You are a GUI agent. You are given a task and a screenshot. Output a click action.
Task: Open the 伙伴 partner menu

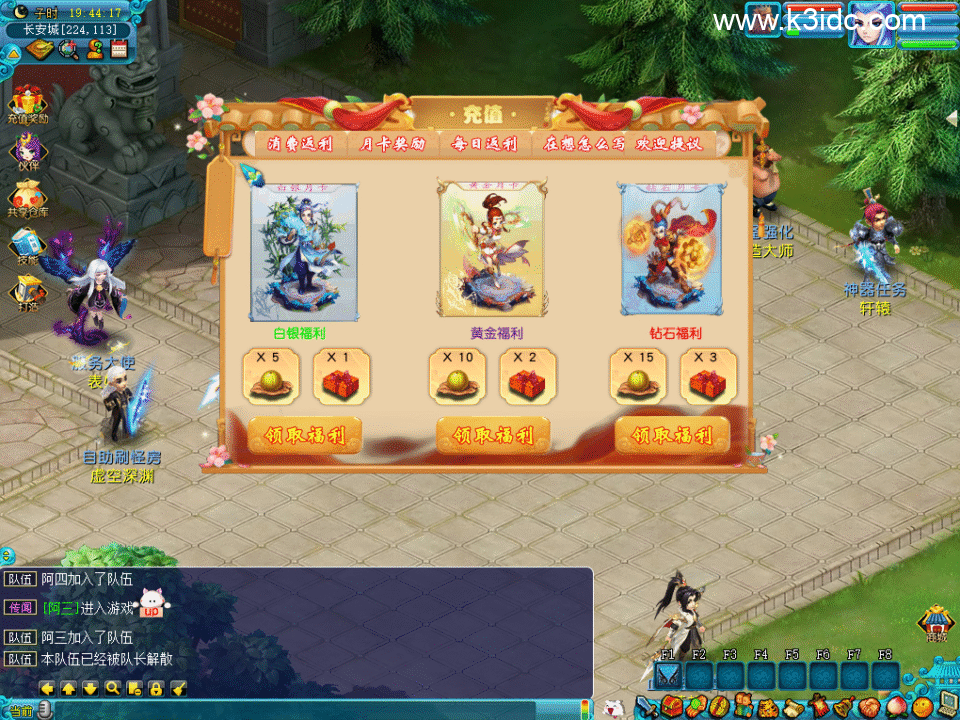click(x=27, y=151)
